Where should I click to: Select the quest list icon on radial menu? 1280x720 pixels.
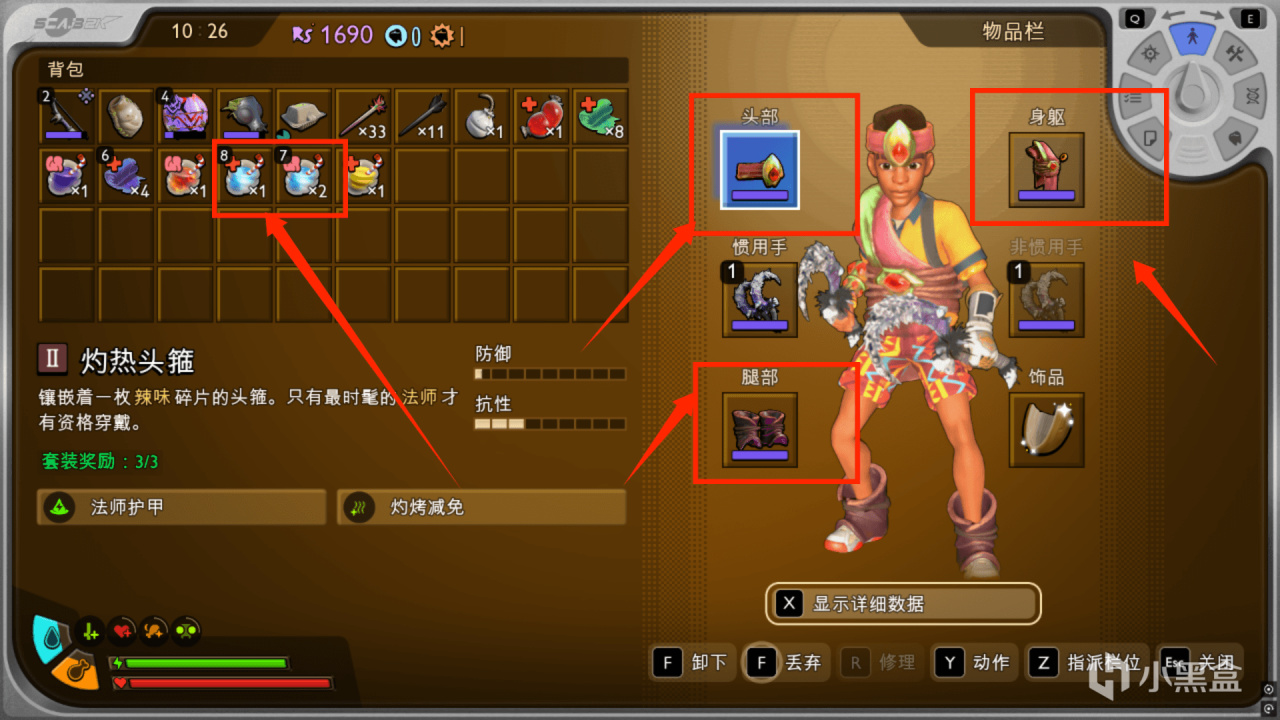1135,97
